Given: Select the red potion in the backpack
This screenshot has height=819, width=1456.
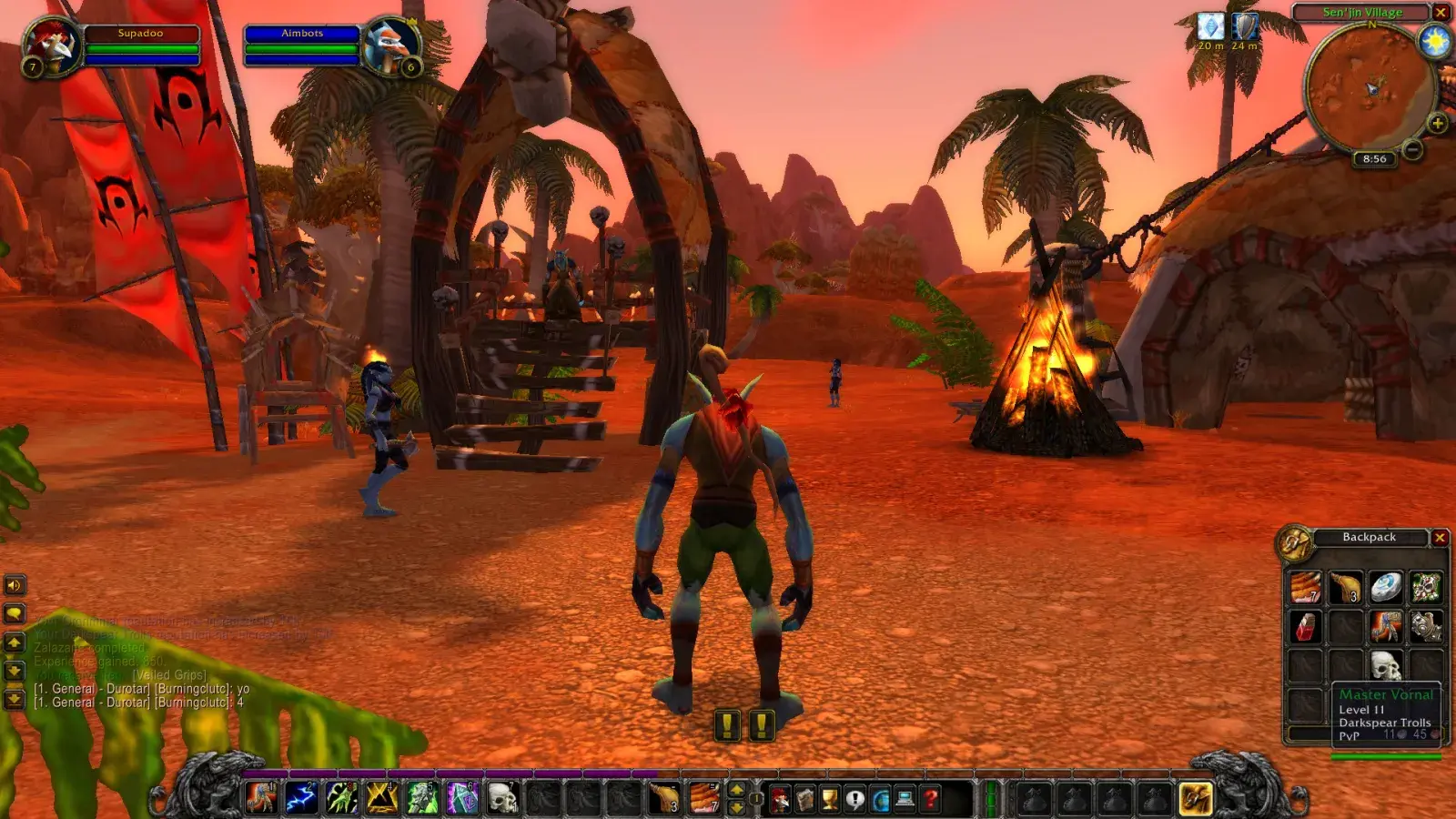Looking at the screenshot, I should point(1305,626).
